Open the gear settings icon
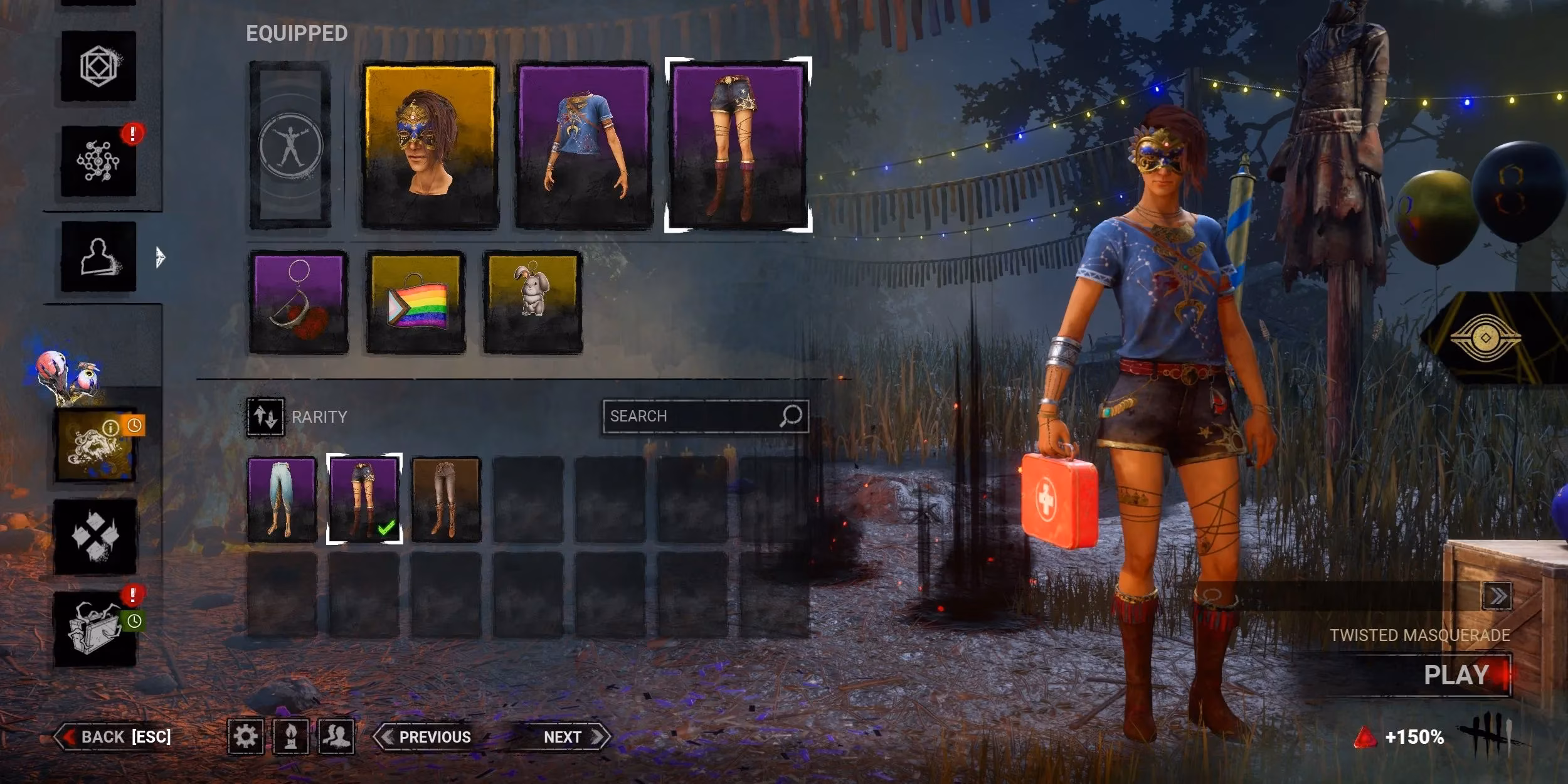Image resolution: width=1568 pixels, height=784 pixels. pos(245,736)
